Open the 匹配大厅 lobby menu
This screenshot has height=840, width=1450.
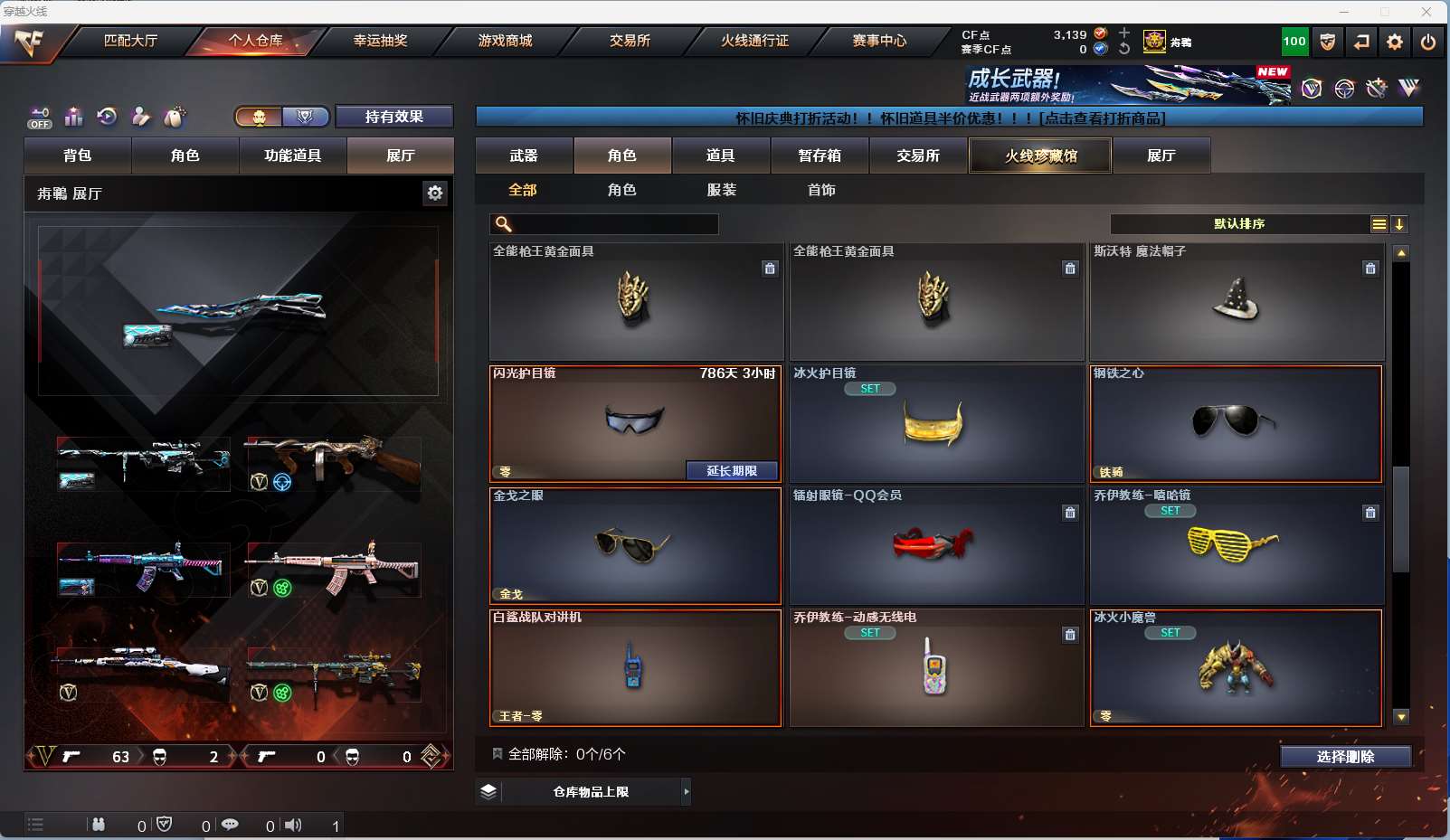(130, 41)
